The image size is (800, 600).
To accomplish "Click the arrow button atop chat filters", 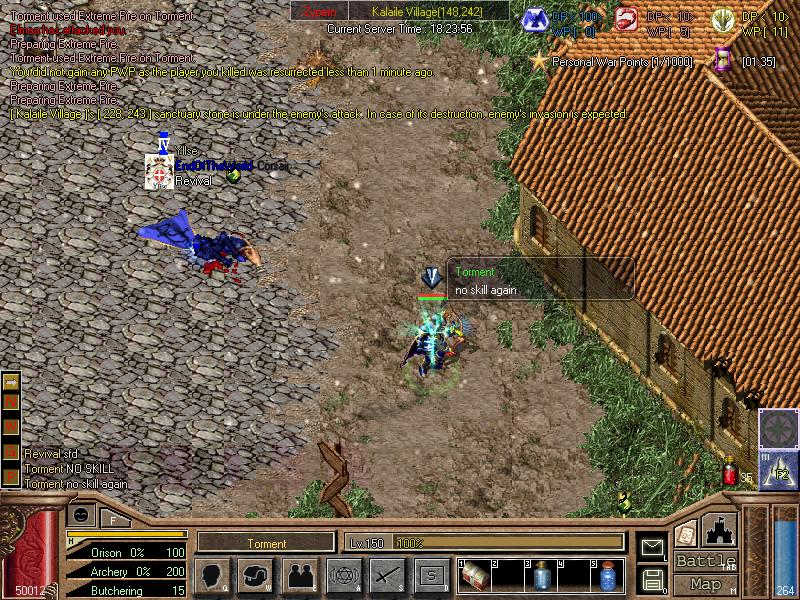I will [x=11, y=382].
